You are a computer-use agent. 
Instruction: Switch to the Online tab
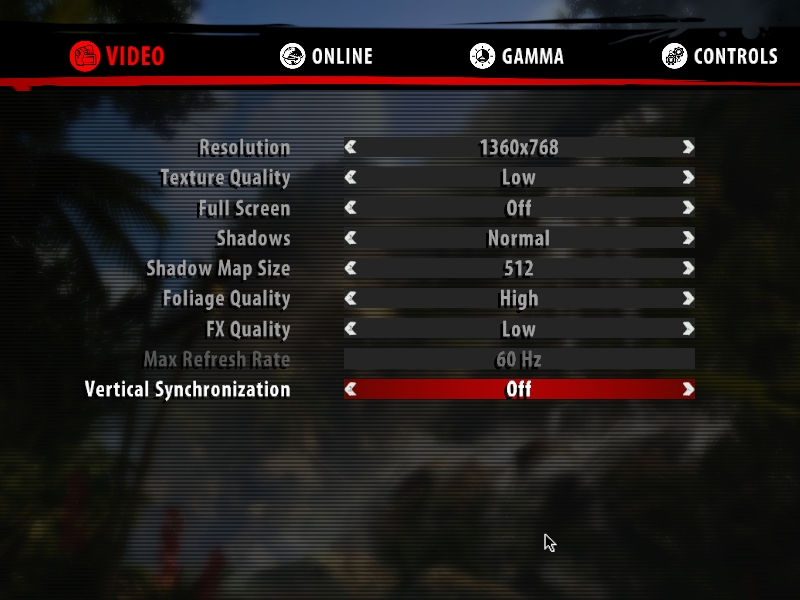point(327,56)
